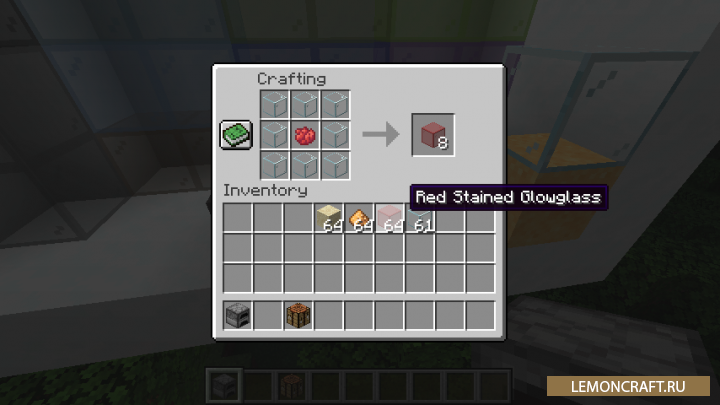This screenshot has width=720, height=405.
Task: Pick up the sand-colored block stack
Action: click(329, 217)
